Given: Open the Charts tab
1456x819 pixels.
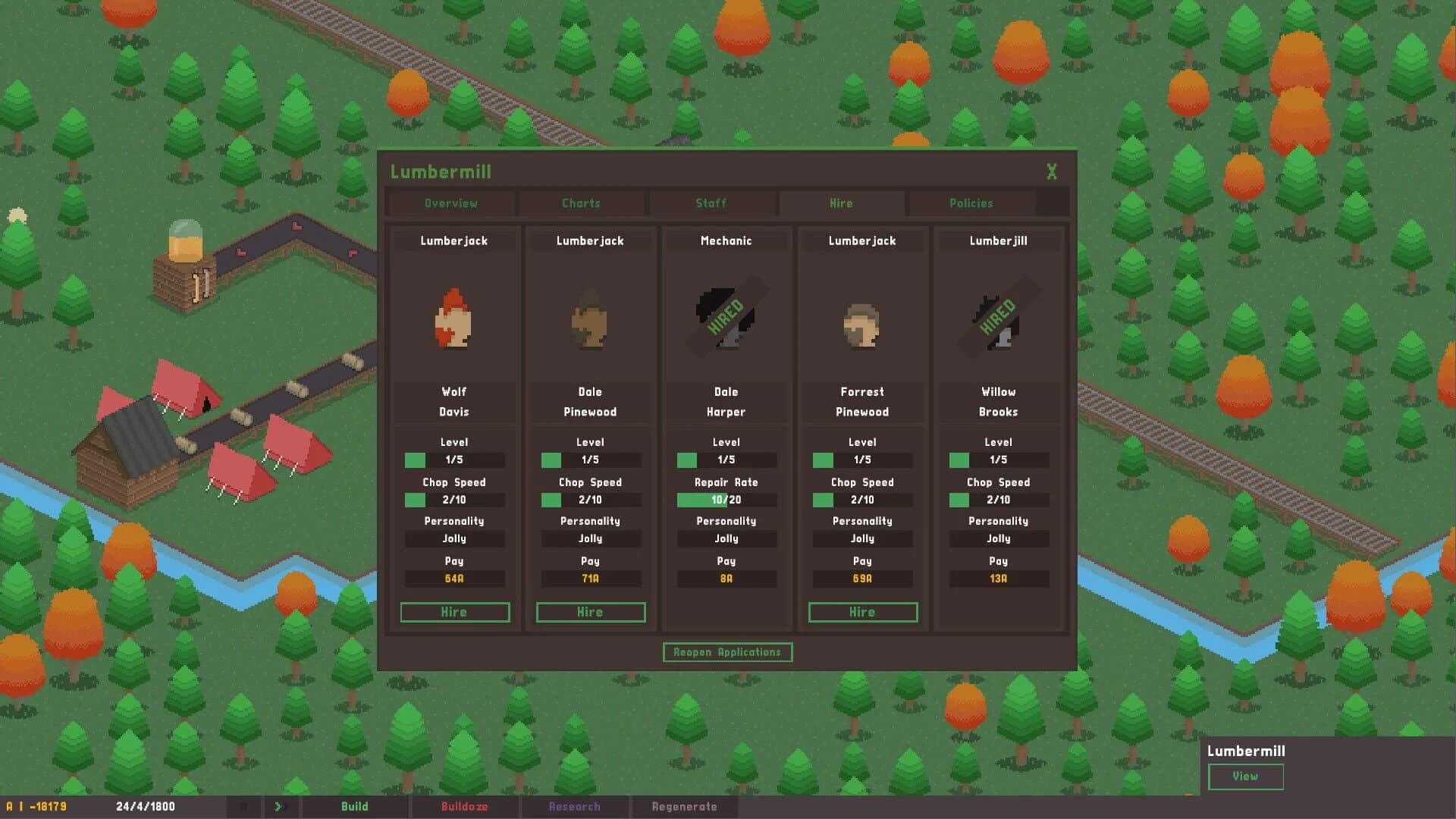Looking at the screenshot, I should click(580, 202).
